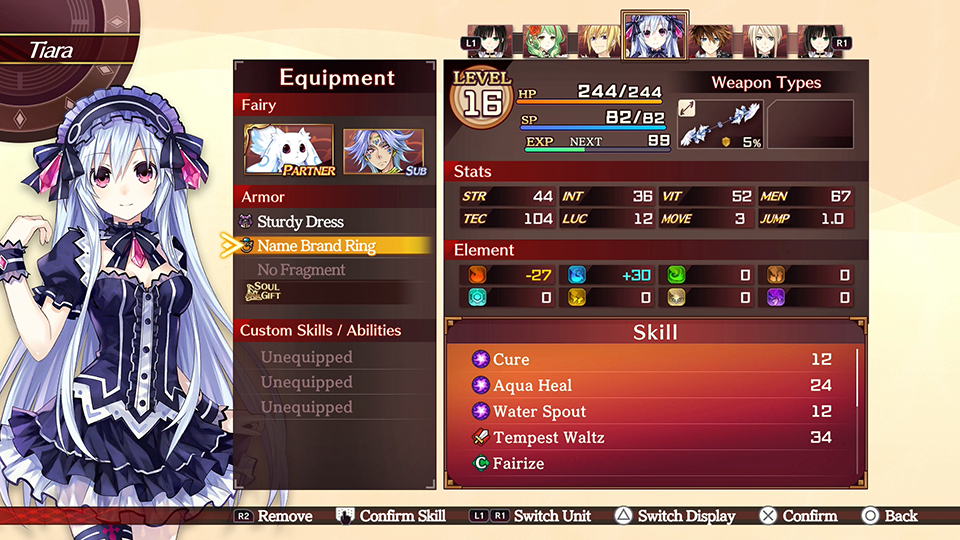Switch to the blonde blue-eyed character portrait
Image resolution: width=960 pixels, height=540 pixels.
(599, 42)
